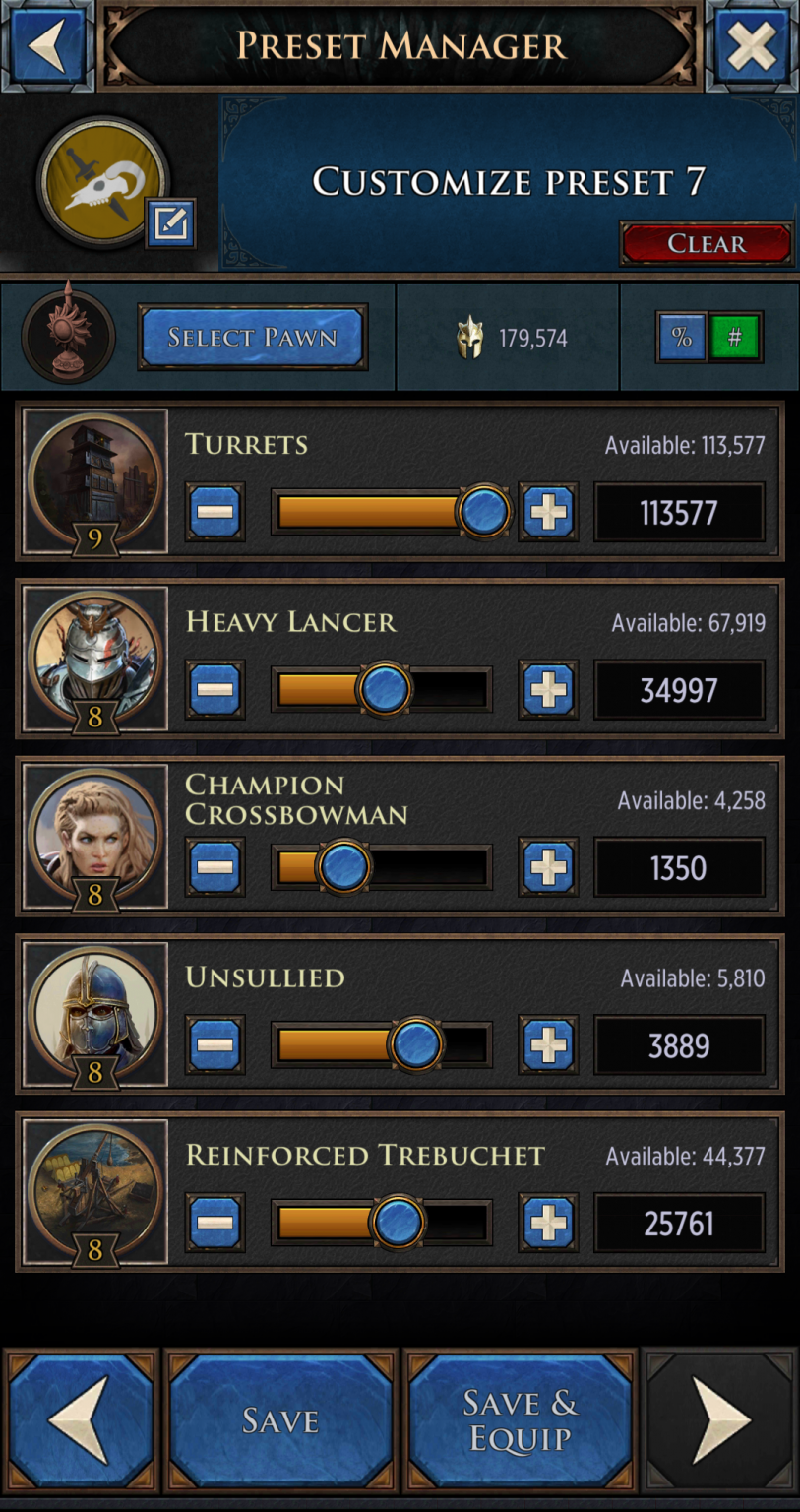
Task: Close the Preset Manager window
Action: [x=752, y=45]
